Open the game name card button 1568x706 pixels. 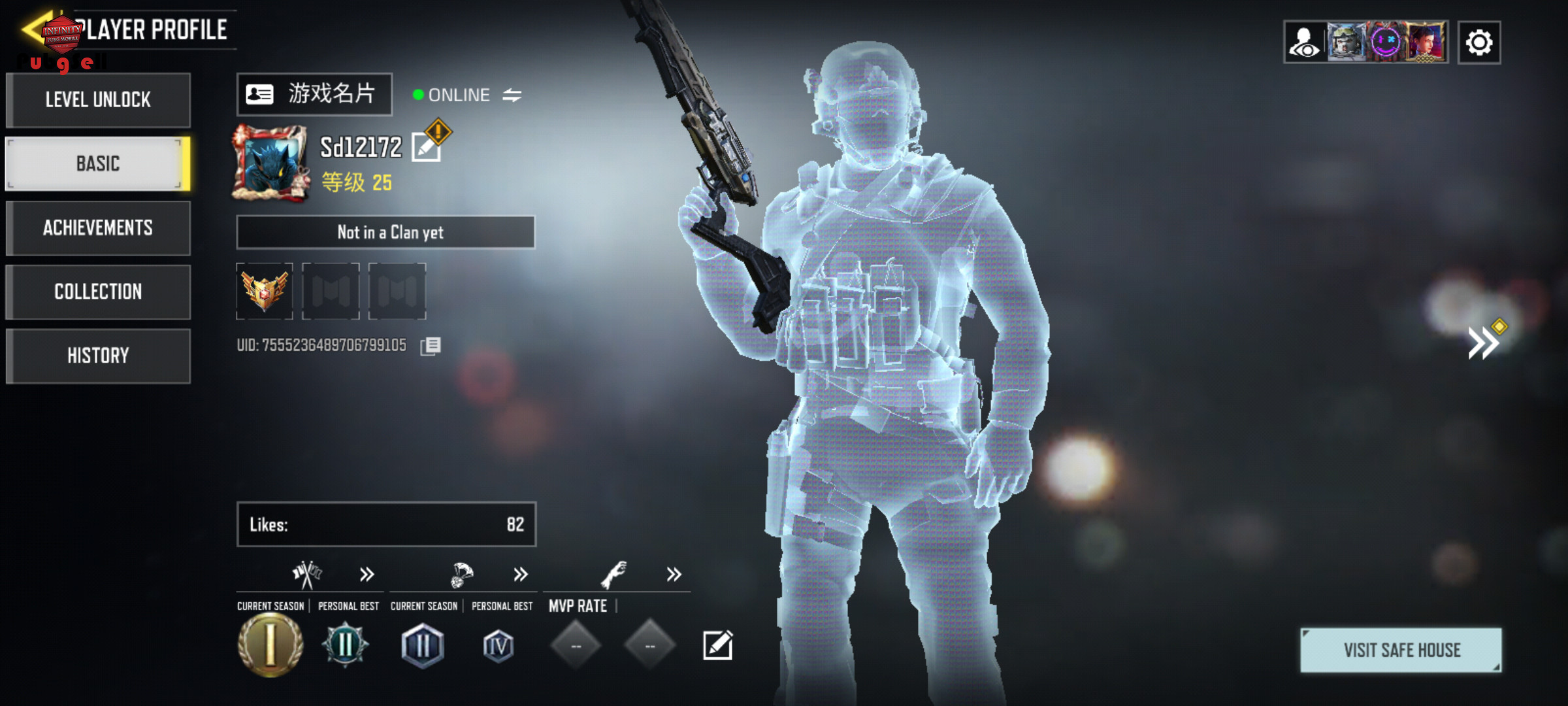[x=314, y=95]
